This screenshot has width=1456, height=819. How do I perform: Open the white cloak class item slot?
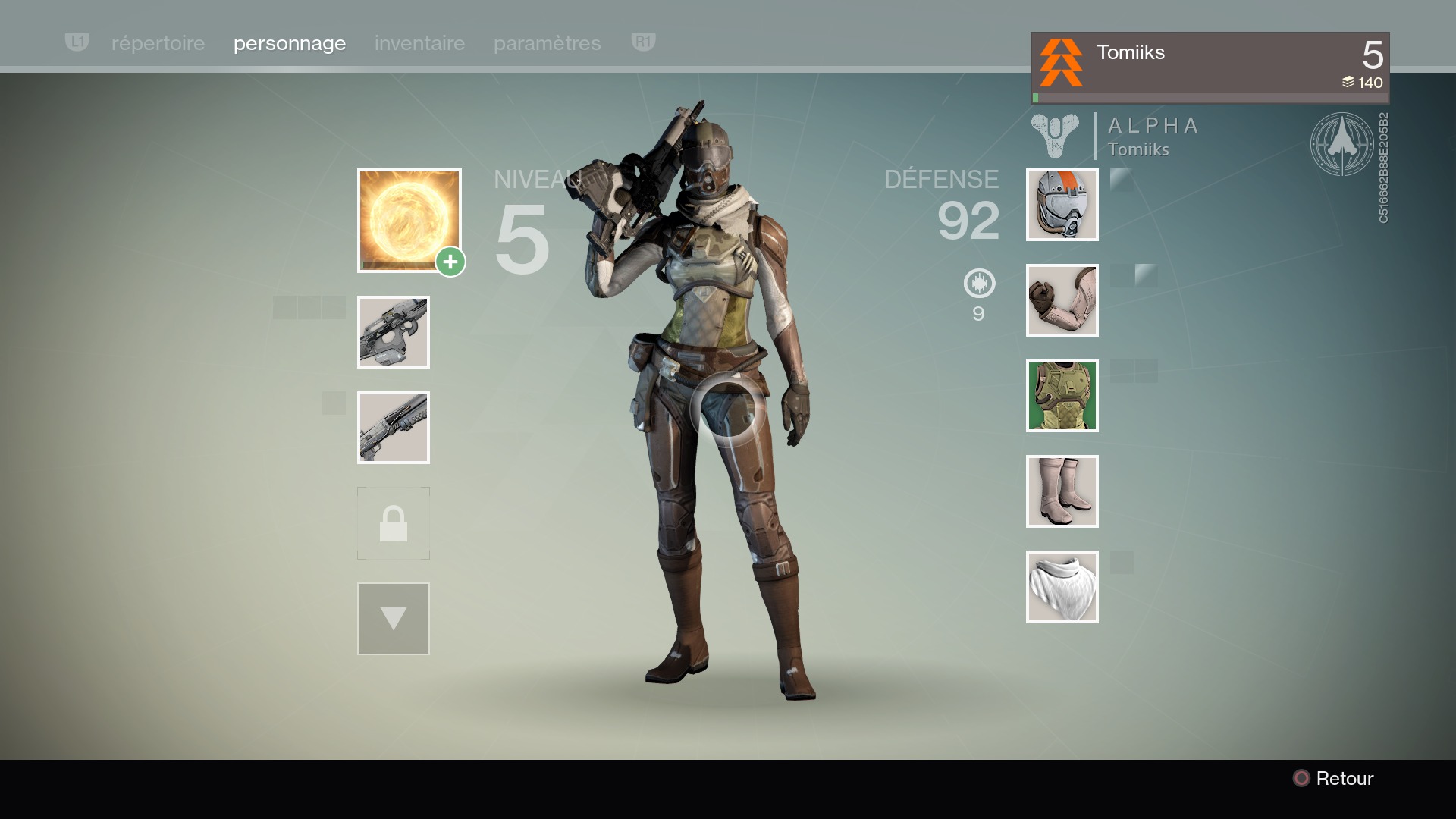1062,587
